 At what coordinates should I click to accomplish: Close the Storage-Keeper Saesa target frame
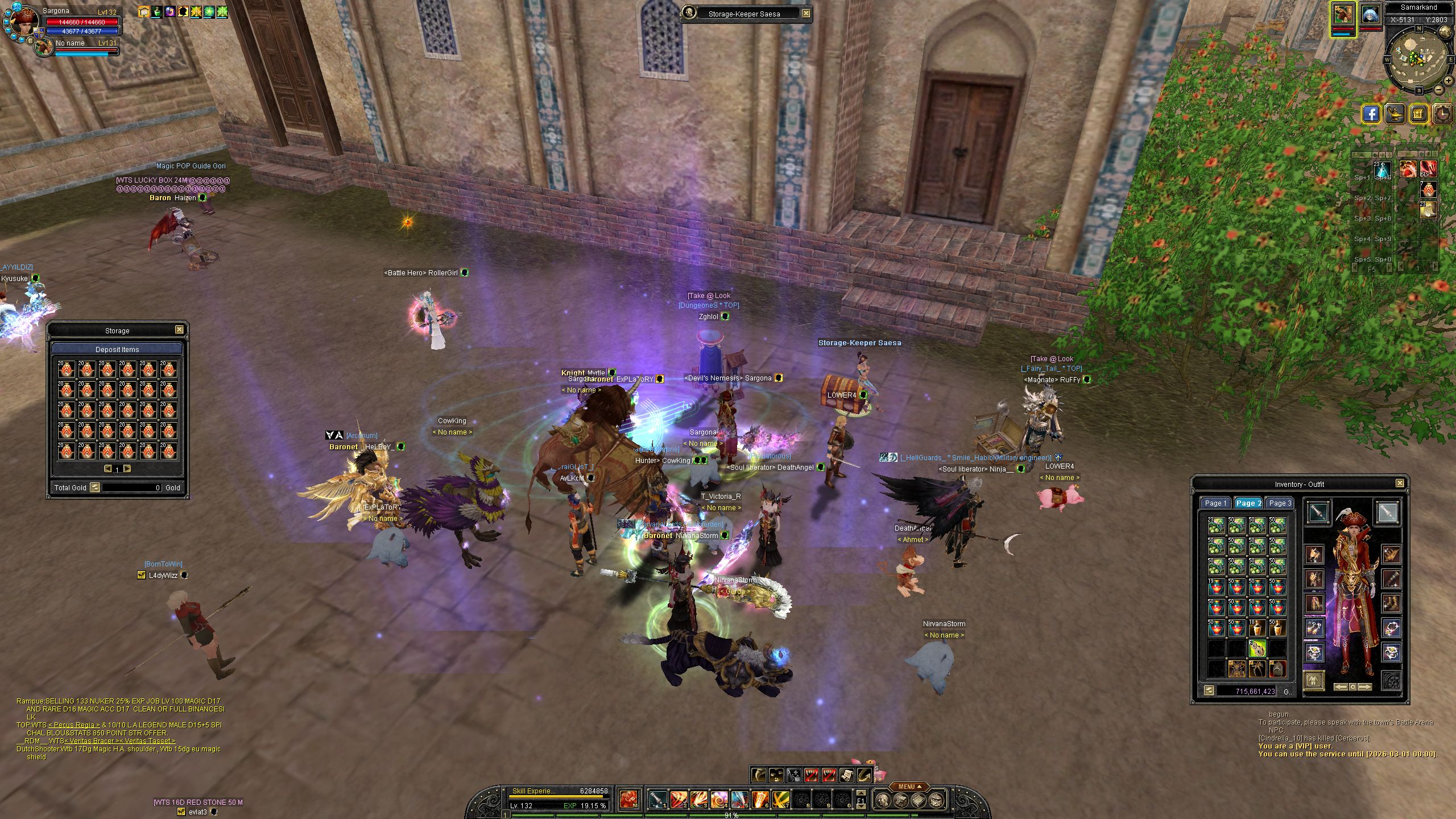tap(806, 14)
